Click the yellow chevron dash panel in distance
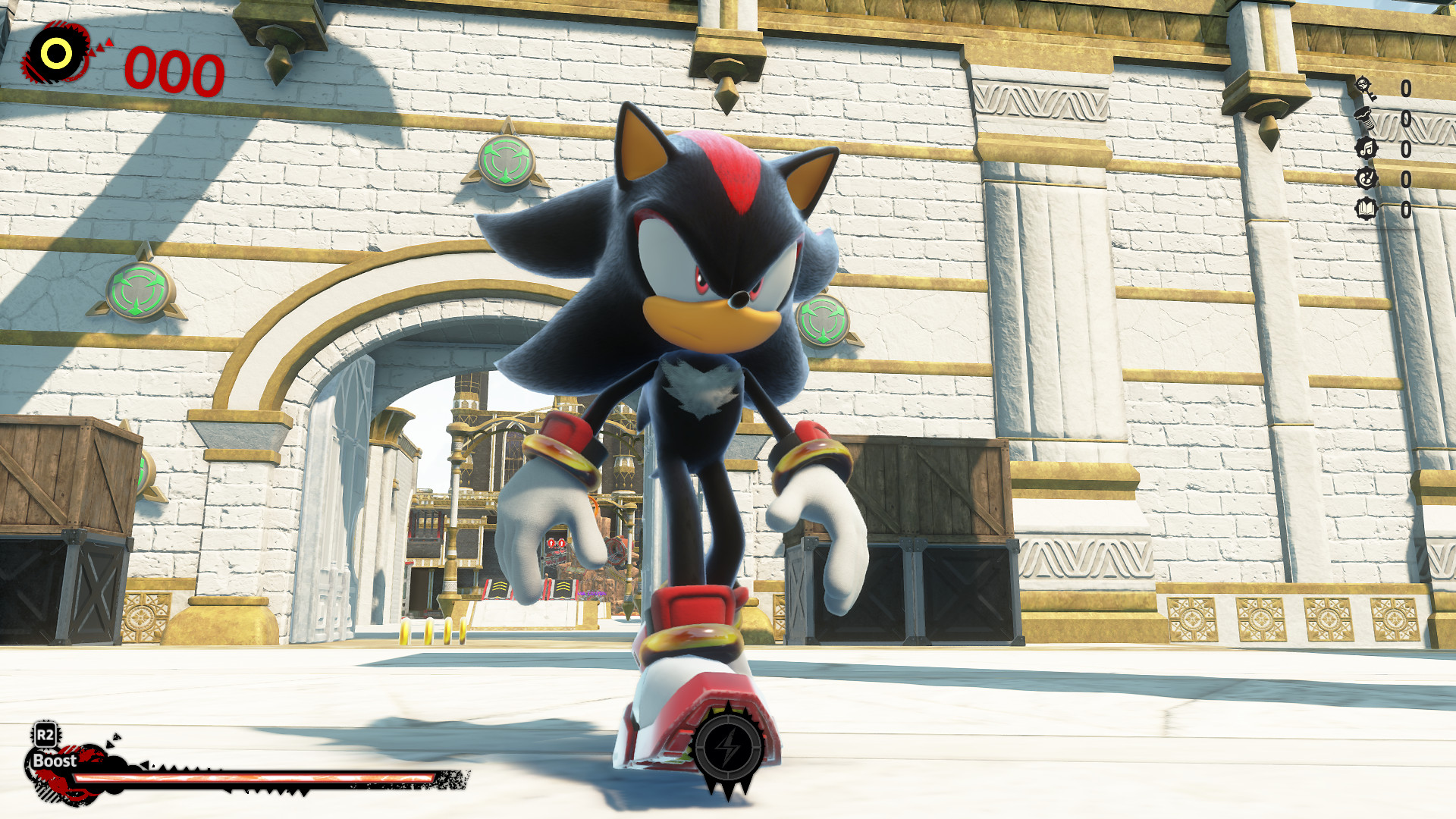 pyautogui.click(x=500, y=586)
